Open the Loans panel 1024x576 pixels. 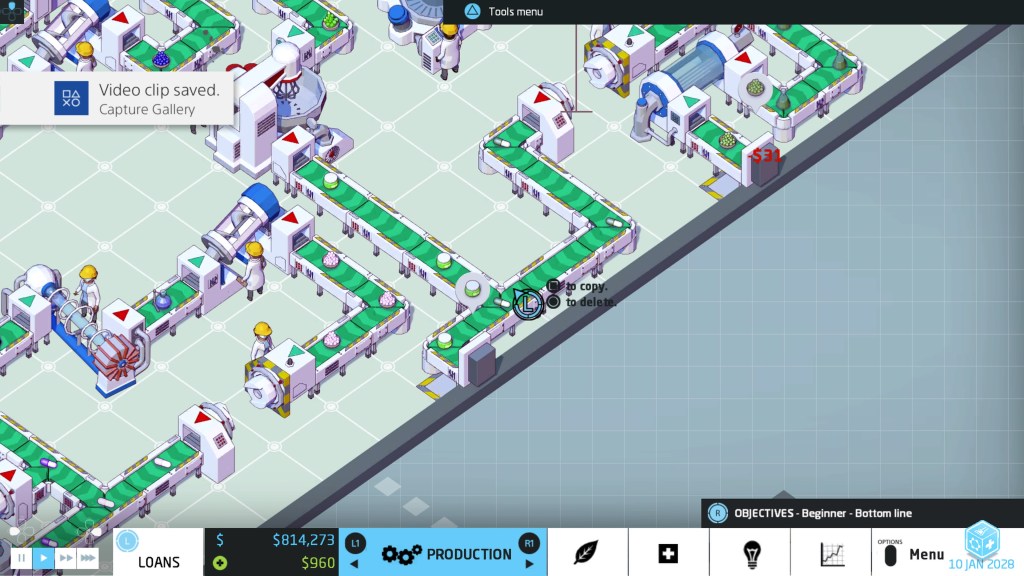[x=158, y=562]
